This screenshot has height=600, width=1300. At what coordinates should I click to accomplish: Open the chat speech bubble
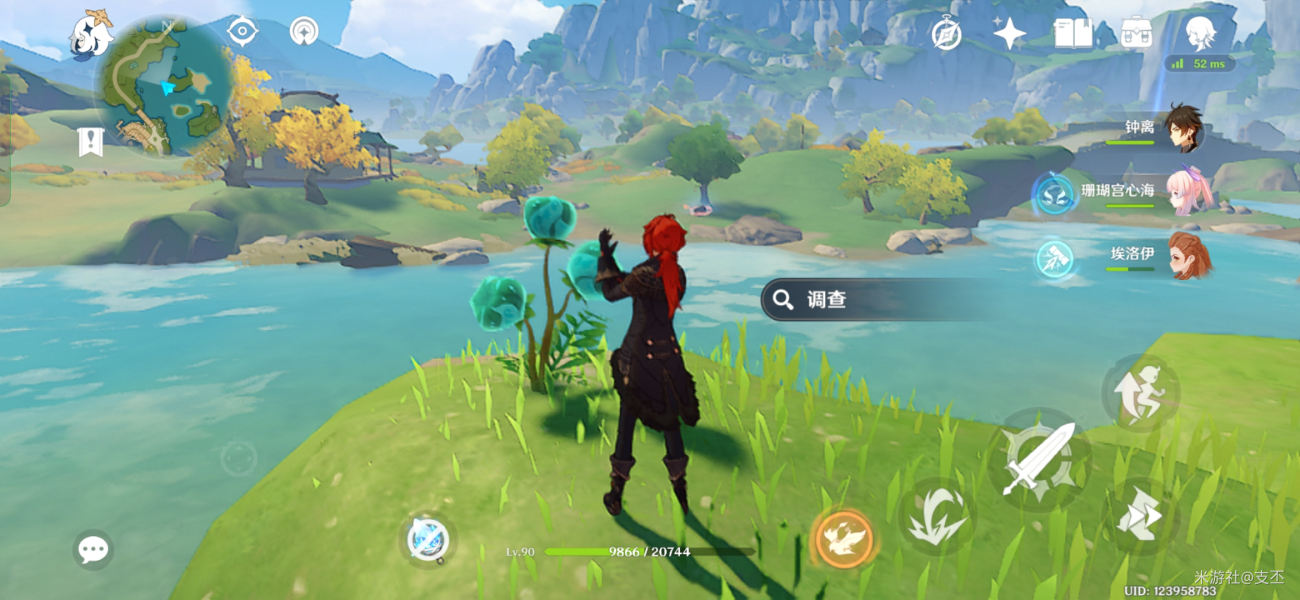(x=93, y=549)
